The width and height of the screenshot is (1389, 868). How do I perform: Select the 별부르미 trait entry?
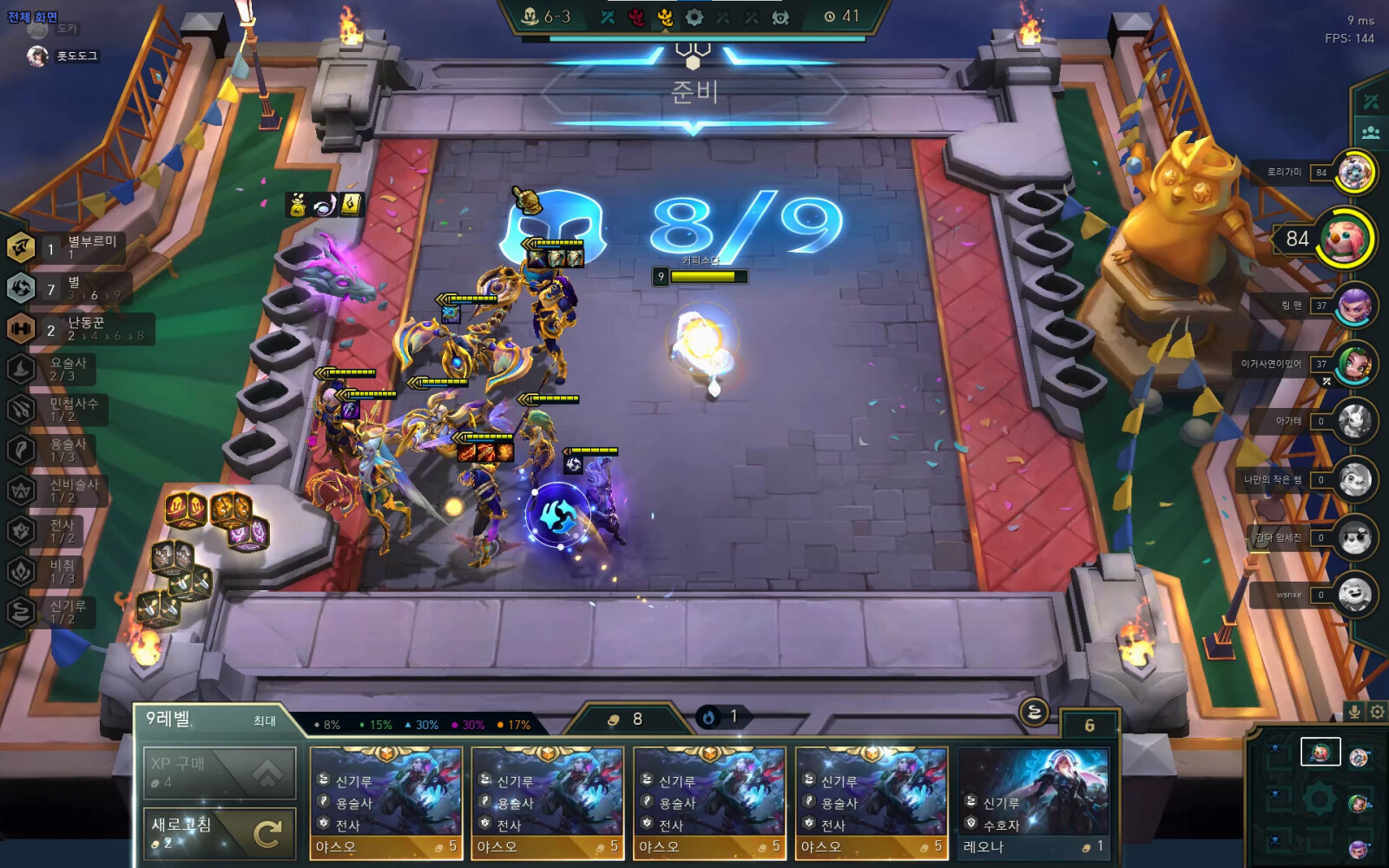pos(66,248)
